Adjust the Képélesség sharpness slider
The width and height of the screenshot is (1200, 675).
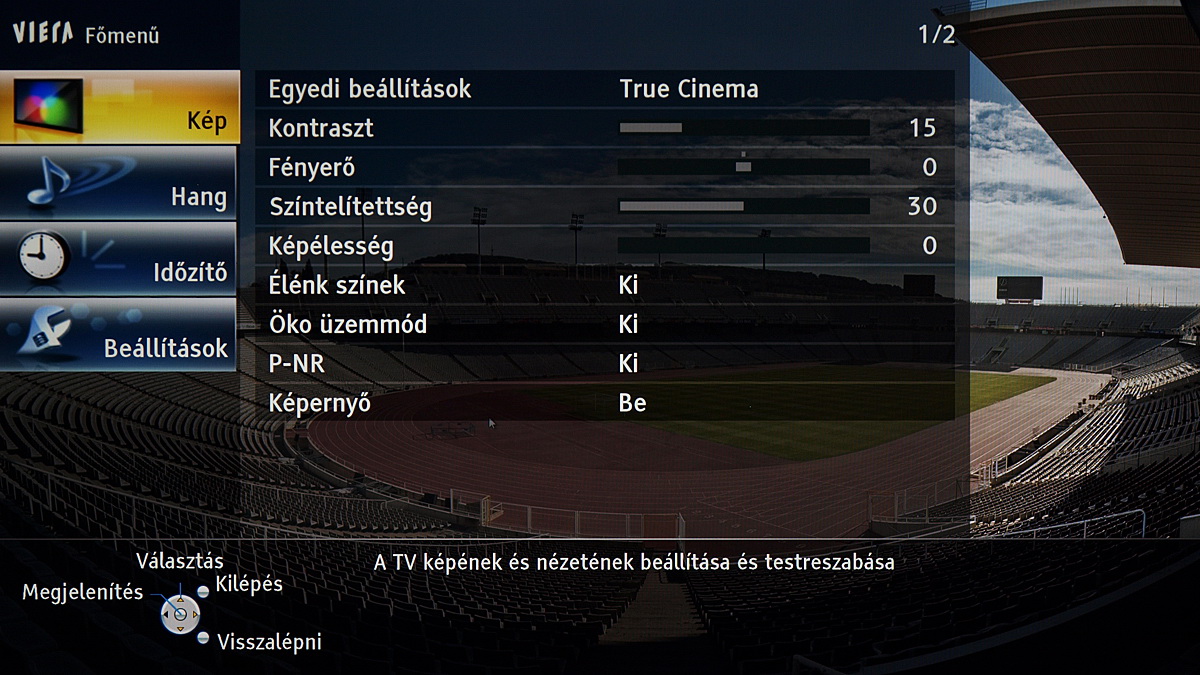pos(743,245)
